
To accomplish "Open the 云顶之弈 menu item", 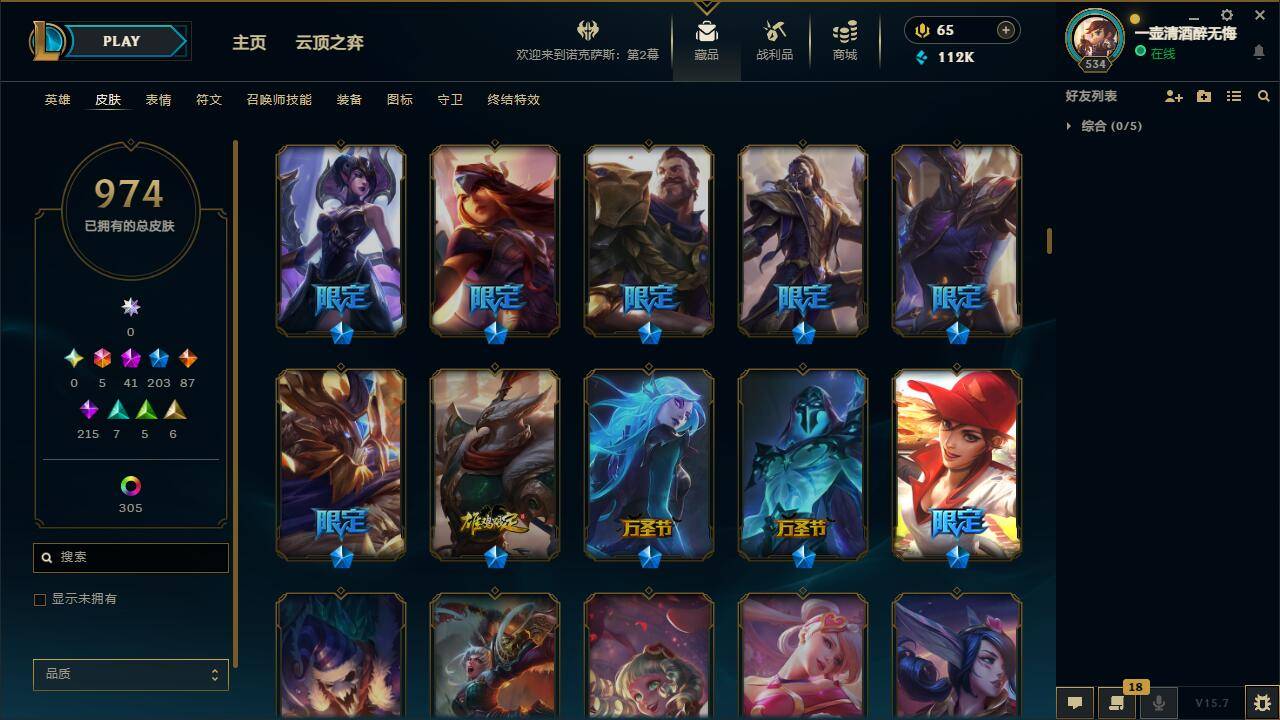I will point(328,43).
